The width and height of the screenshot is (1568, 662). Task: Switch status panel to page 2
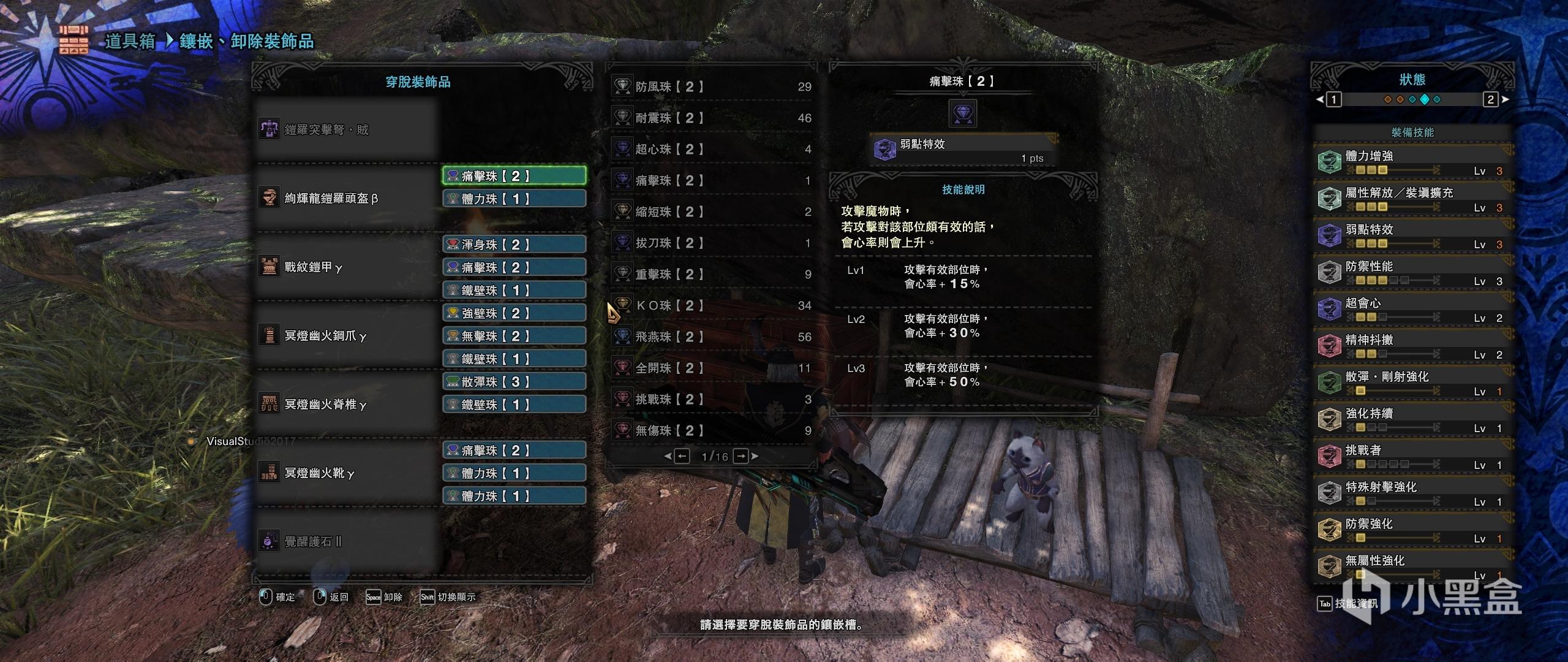1490,99
